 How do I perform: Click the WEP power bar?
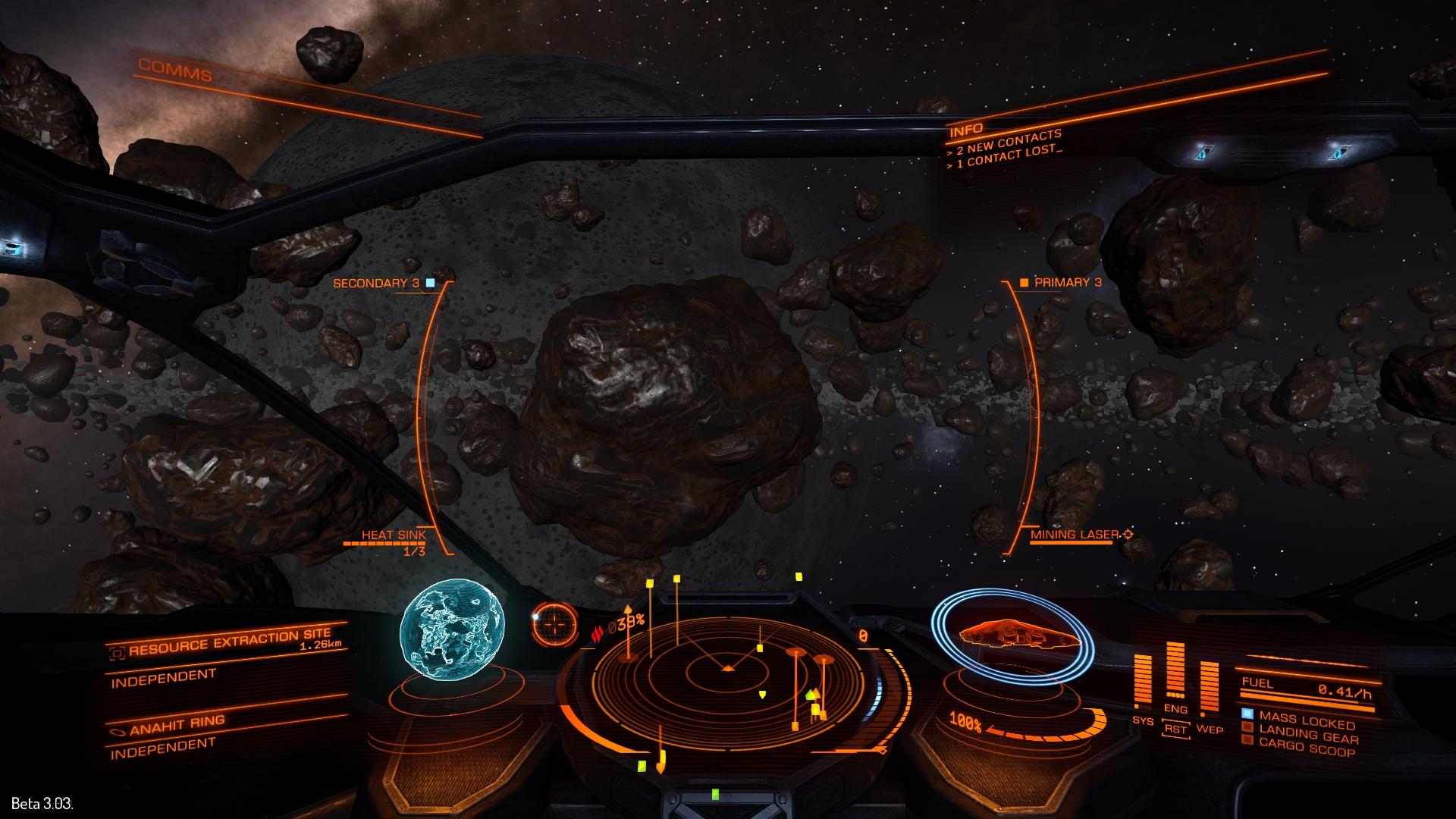click(x=1209, y=686)
